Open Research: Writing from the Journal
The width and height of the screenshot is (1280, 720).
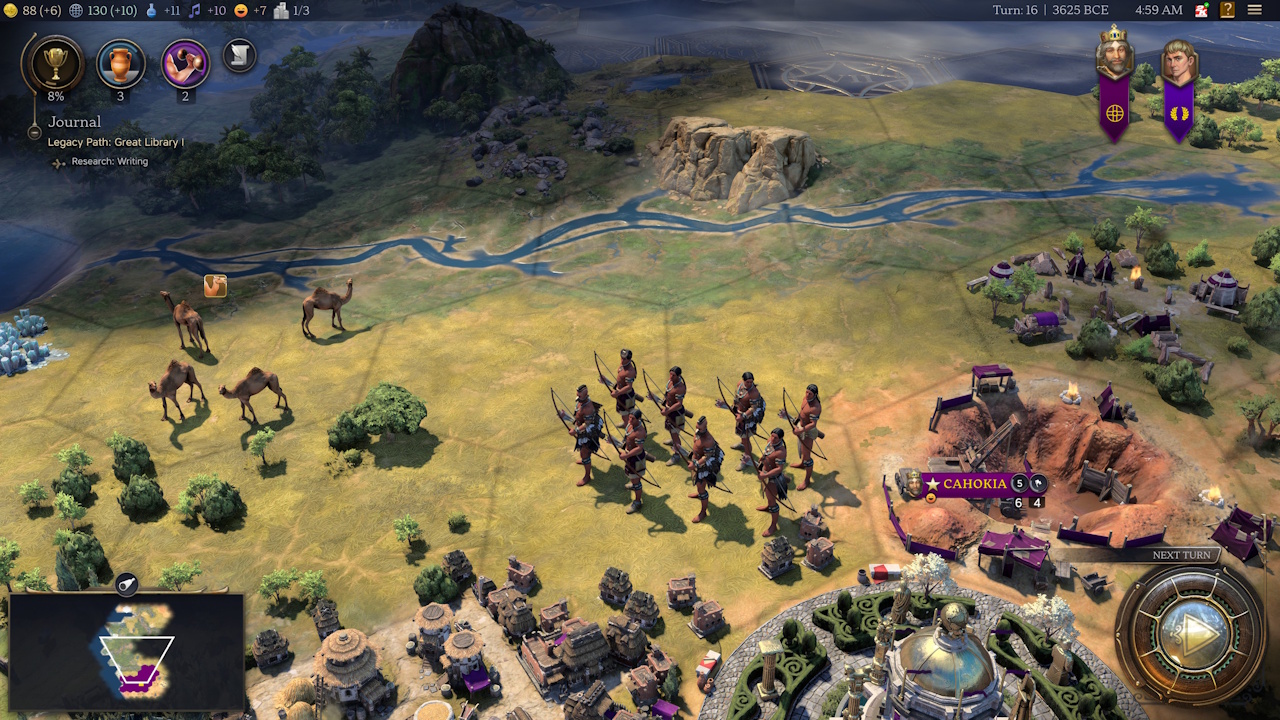(x=110, y=160)
